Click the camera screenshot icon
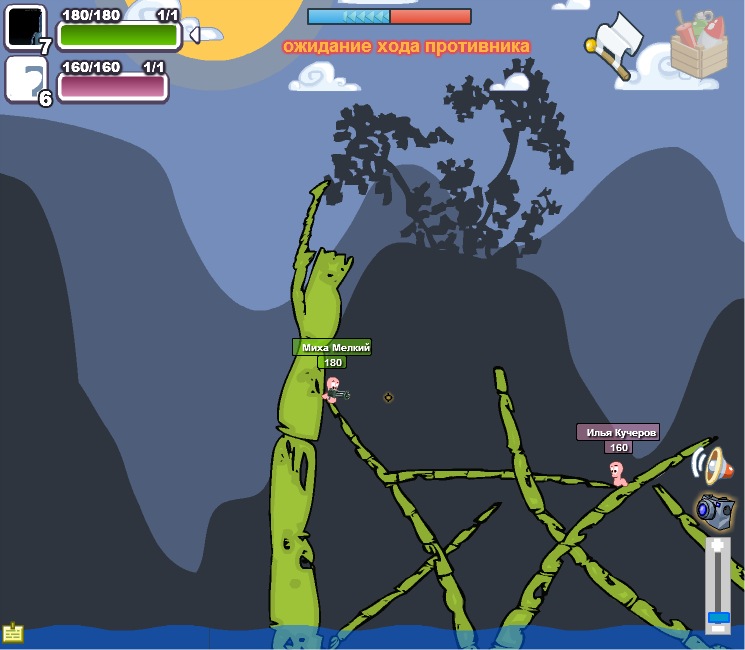The height and width of the screenshot is (650, 745). 714,509
